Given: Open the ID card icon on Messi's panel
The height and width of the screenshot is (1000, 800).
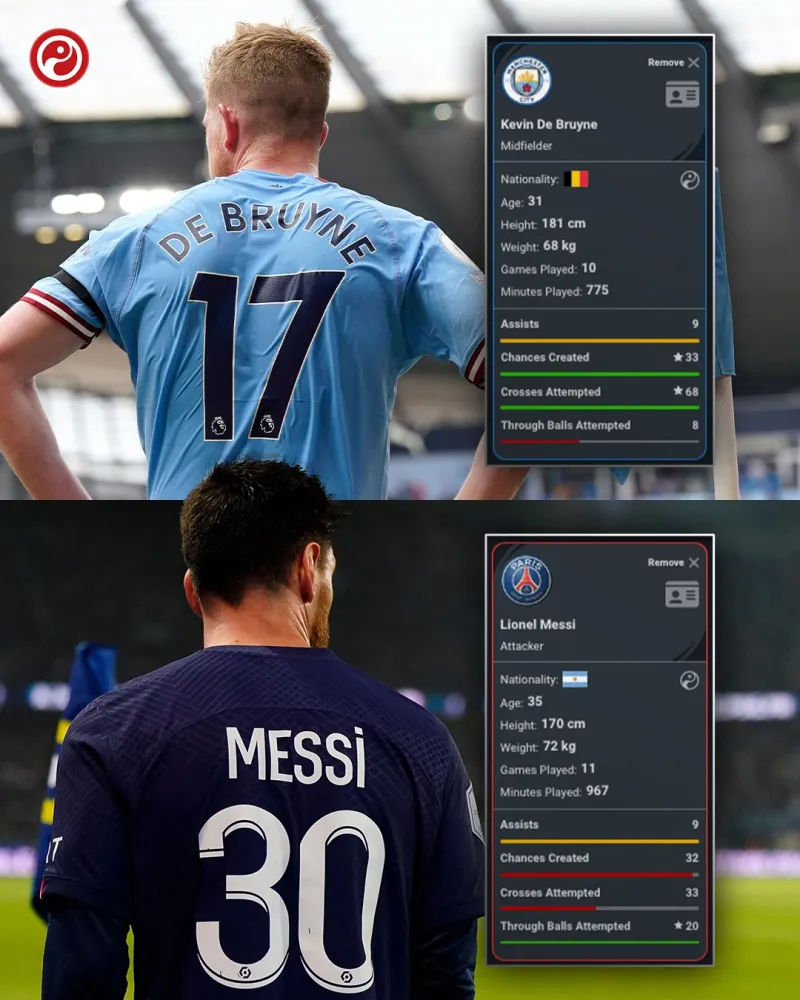Looking at the screenshot, I should (682, 594).
